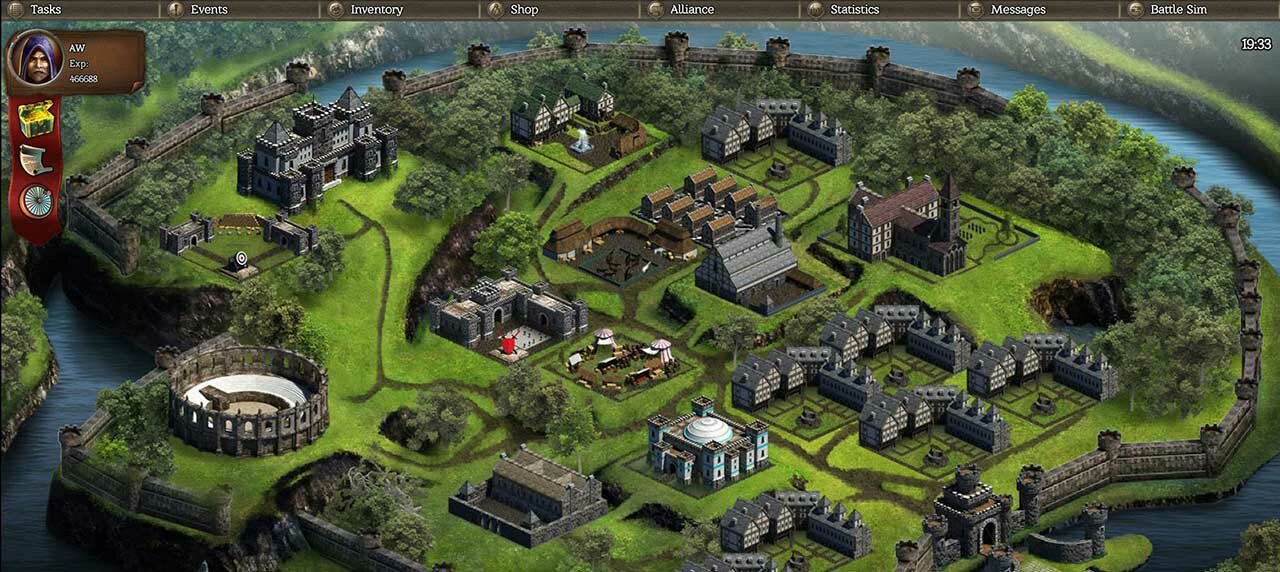Activate the spoked wheel icon

coord(36,200)
